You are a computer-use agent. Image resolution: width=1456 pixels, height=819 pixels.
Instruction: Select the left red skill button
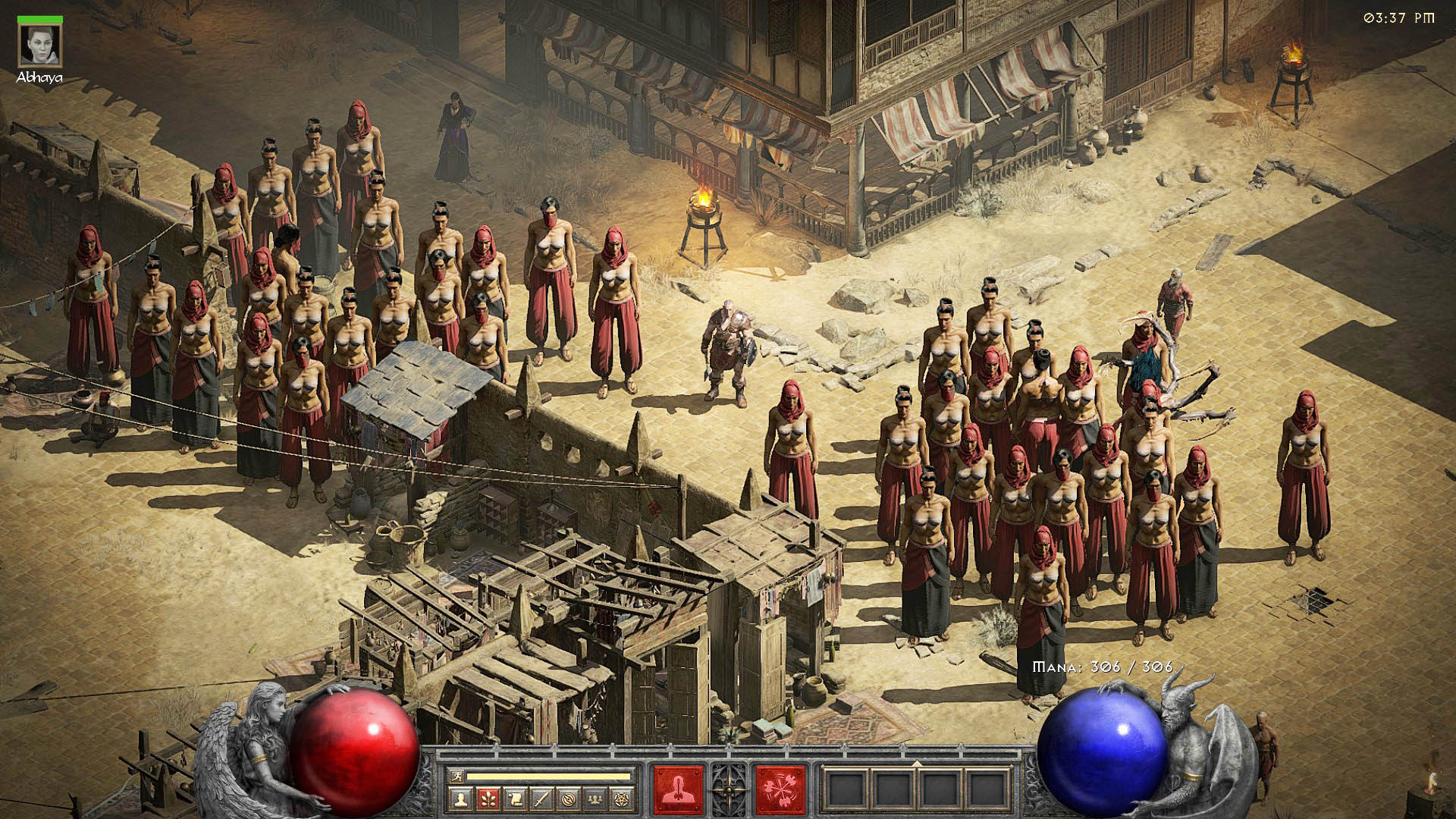click(677, 789)
